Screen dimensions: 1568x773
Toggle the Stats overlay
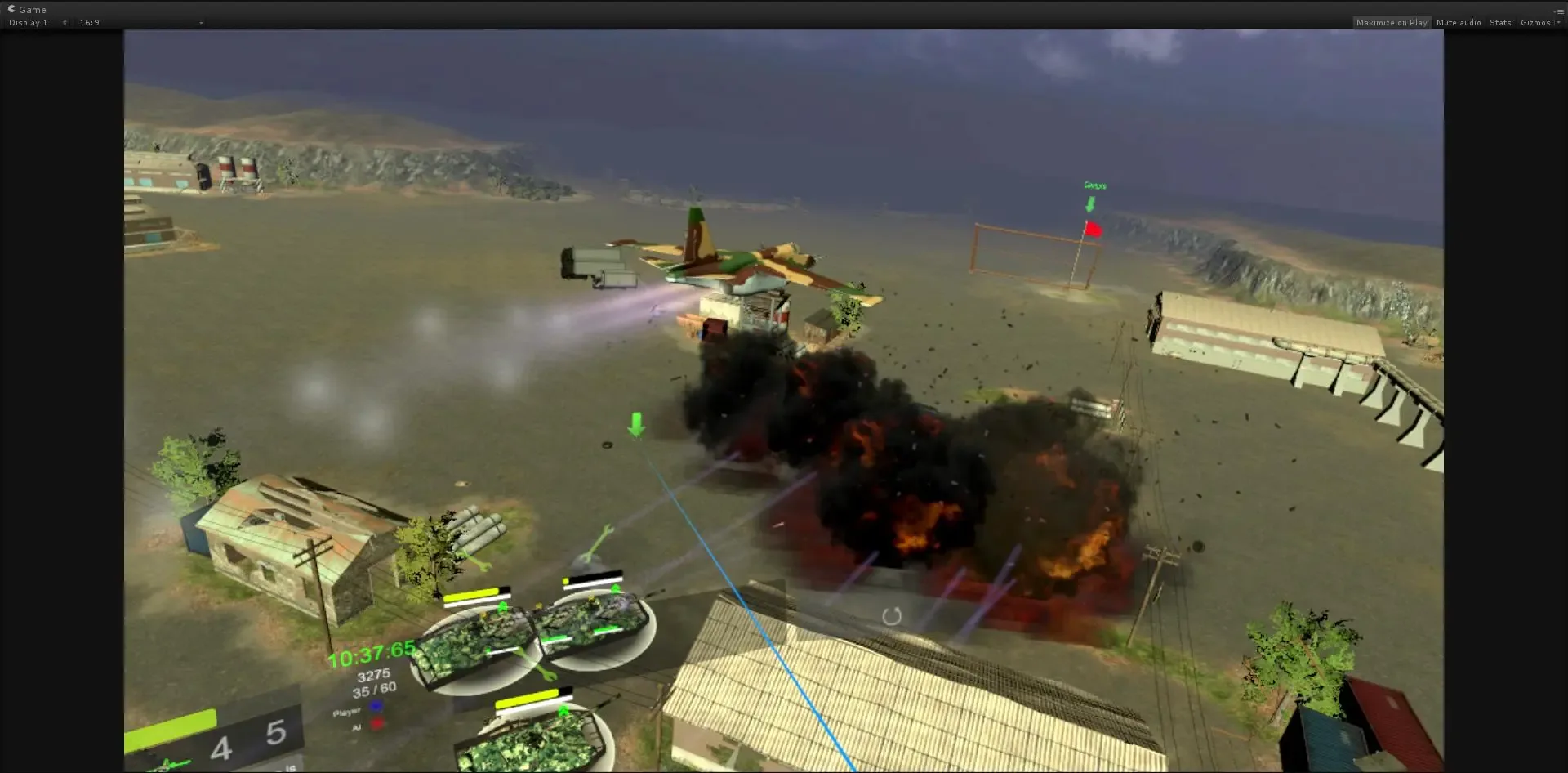(1499, 22)
